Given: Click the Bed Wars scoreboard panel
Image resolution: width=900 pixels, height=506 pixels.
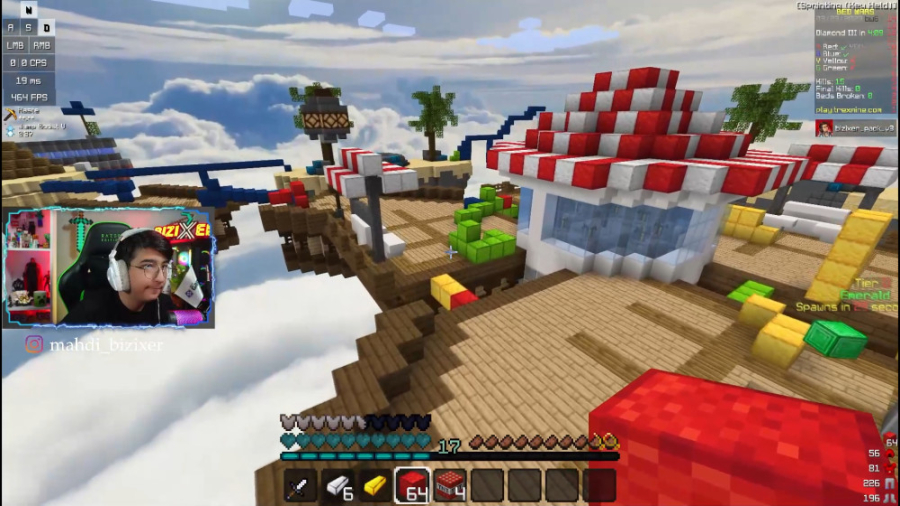Looking at the screenshot, I should [x=852, y=58].
